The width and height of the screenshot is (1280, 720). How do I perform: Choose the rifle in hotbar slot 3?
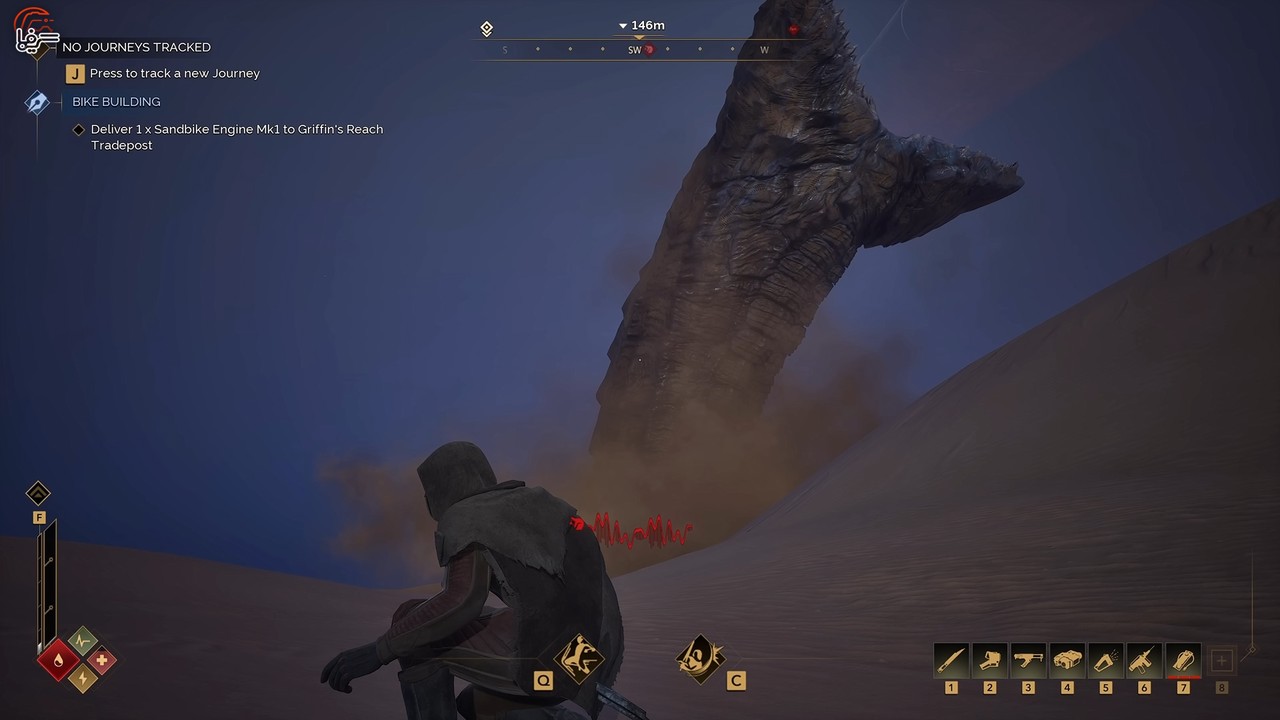pos(1028,660)
